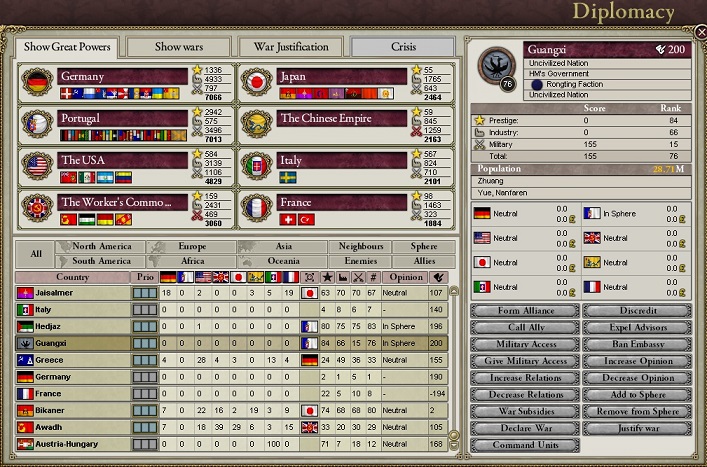Viewport: 707px width, 467px height.
Task: Show only Asia countries
Action: coord(284,246)
